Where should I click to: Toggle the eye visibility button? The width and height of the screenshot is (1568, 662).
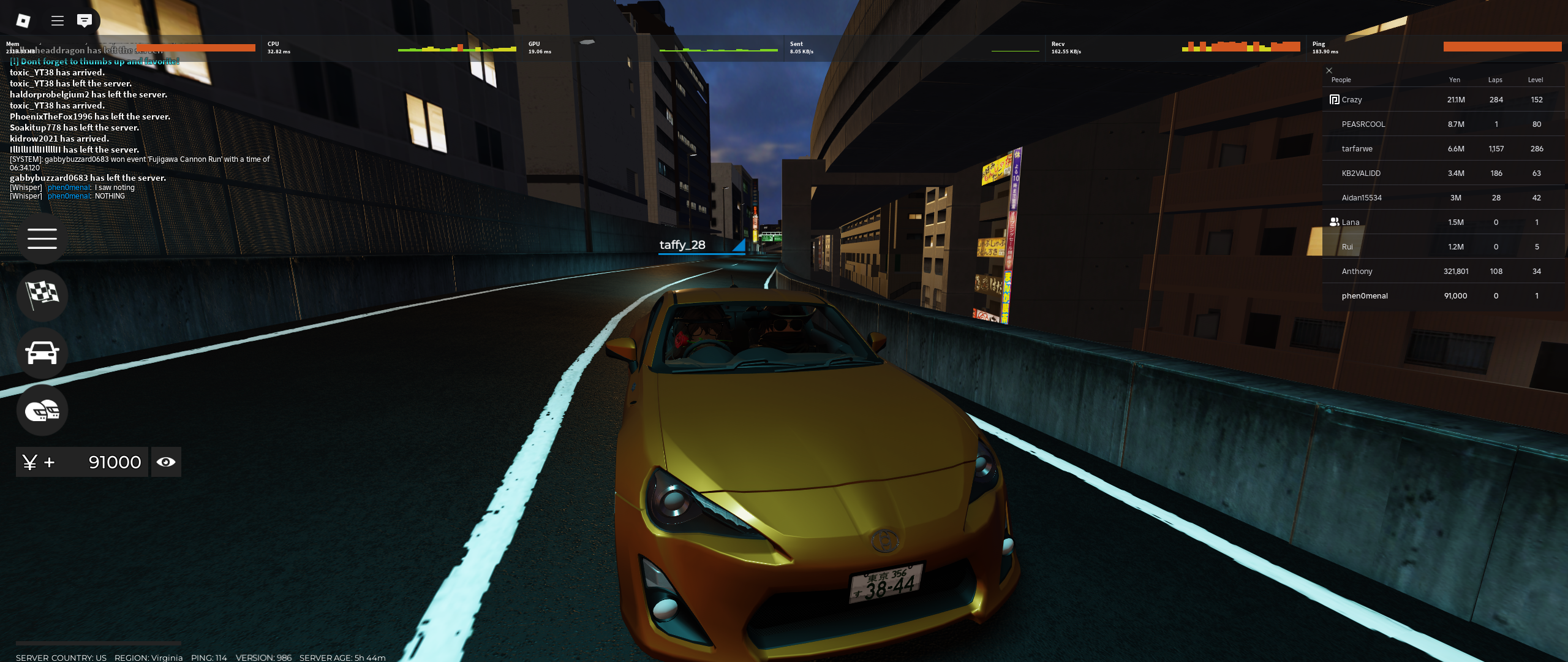click(166, 462)
